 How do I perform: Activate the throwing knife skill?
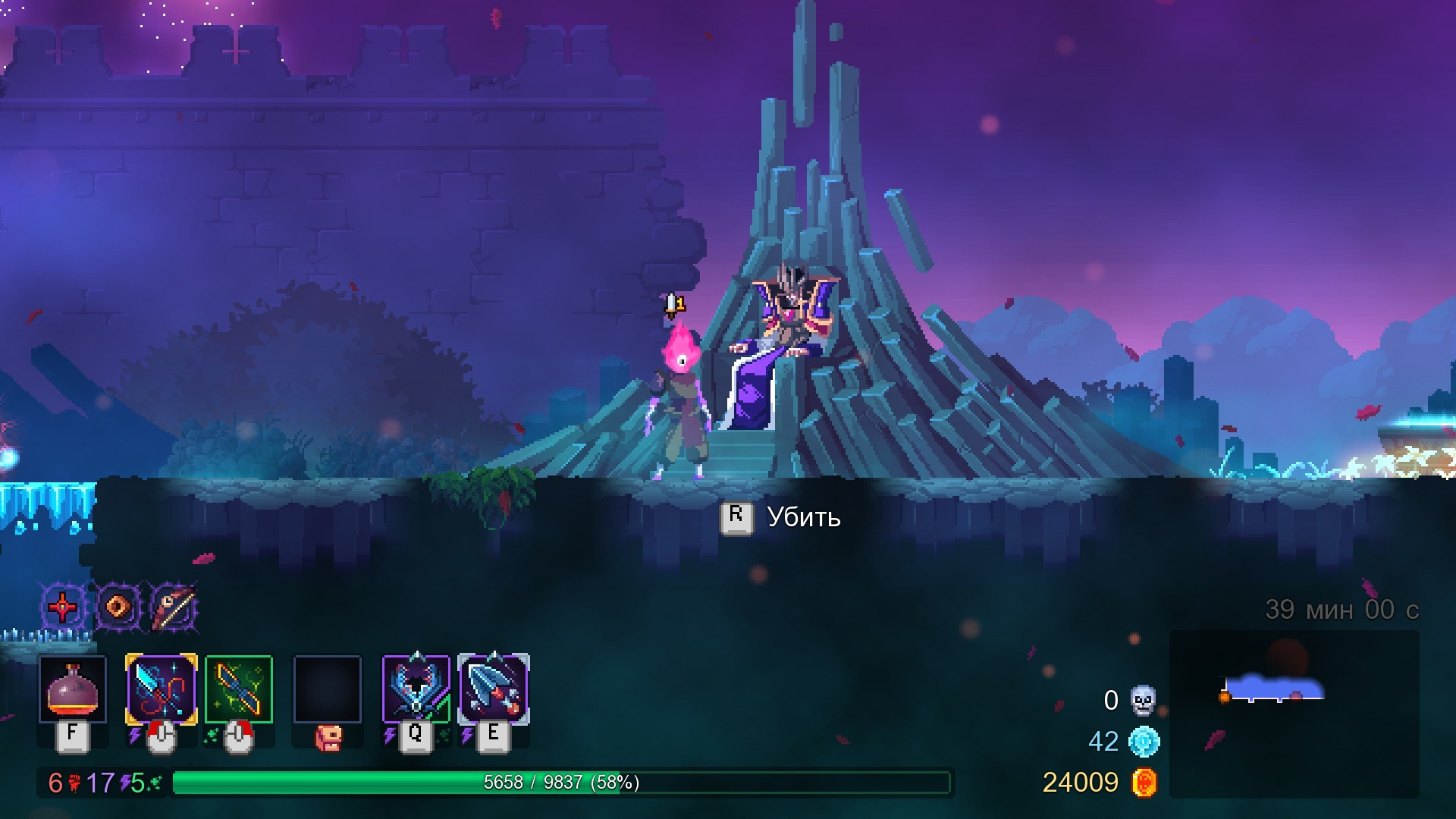(x=494, y=689)
